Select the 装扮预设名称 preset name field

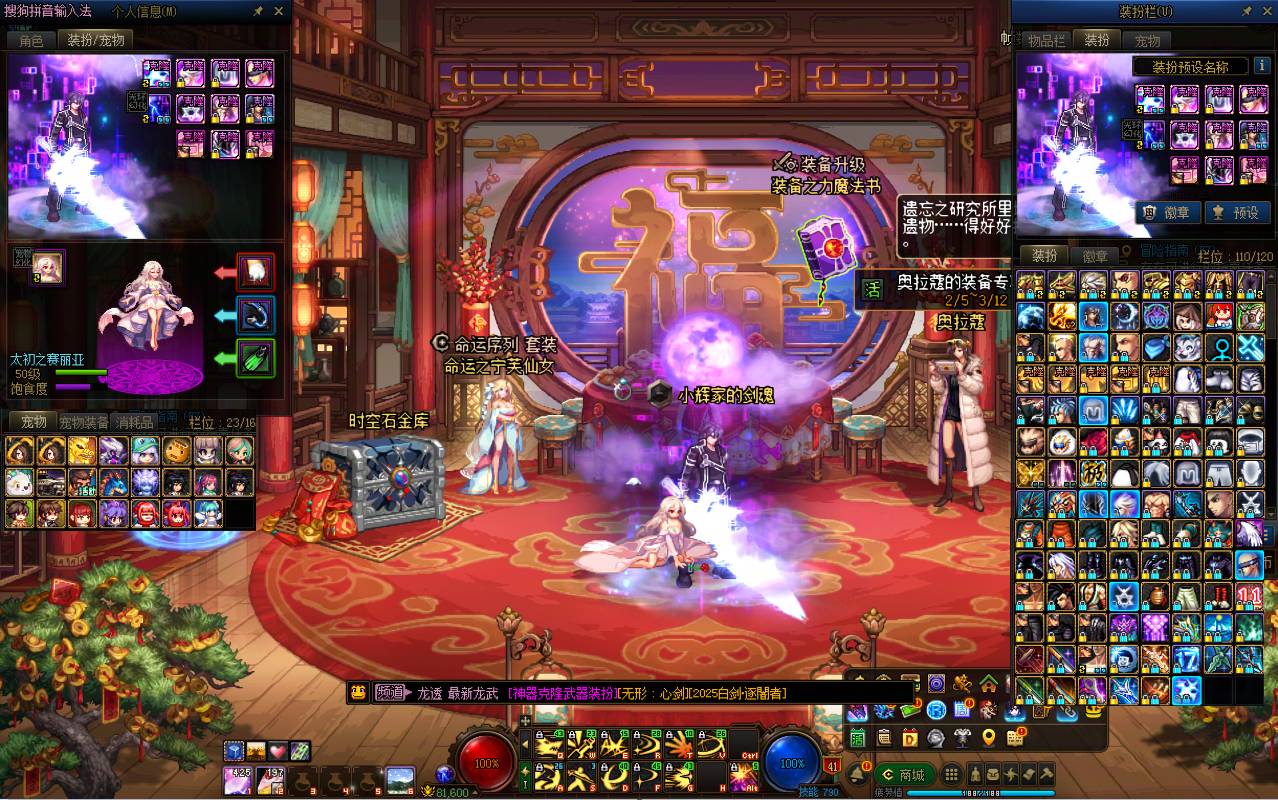(1190, 67)
